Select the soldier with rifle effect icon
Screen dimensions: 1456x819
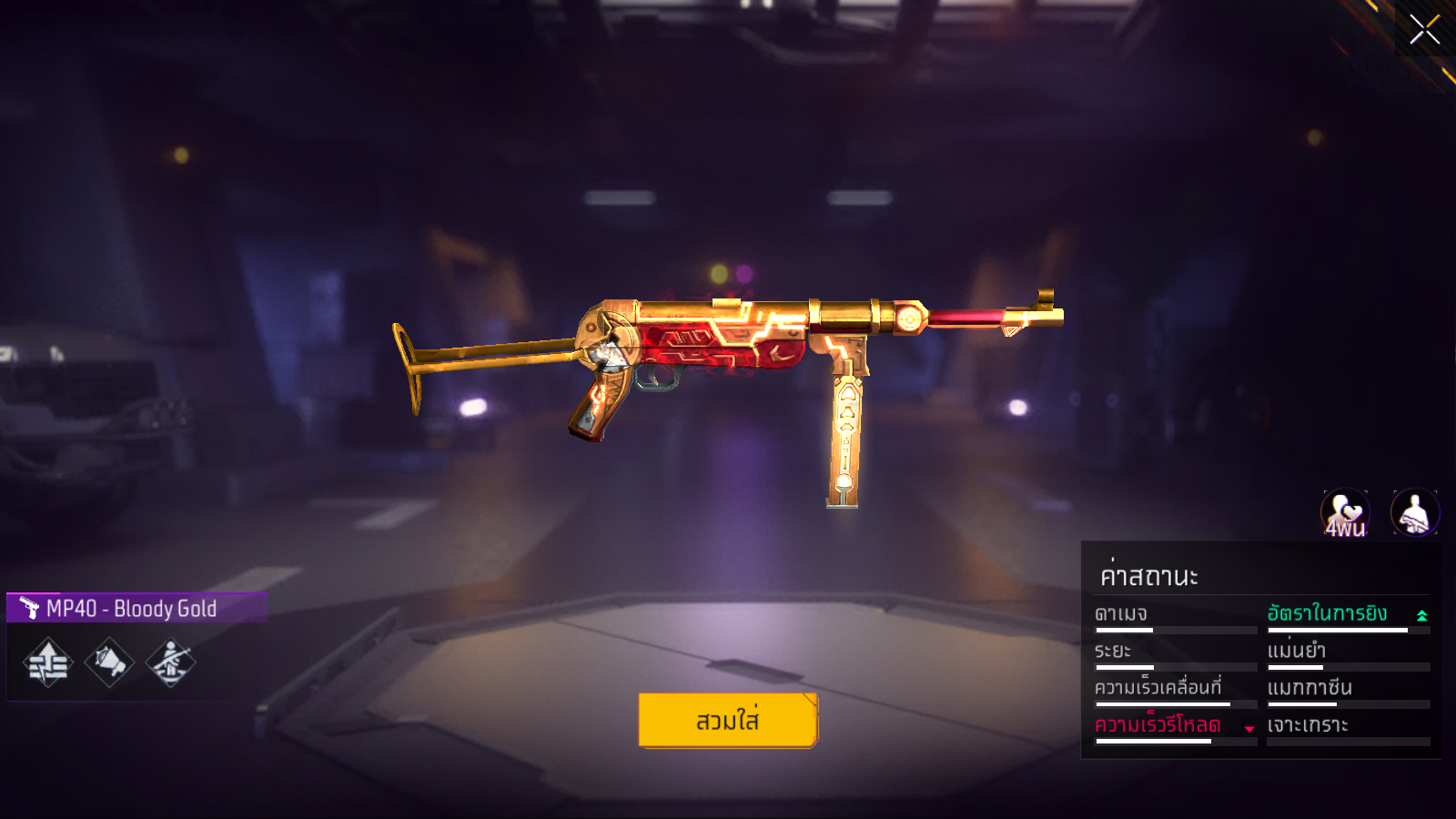pyautogui.click(x=170, y=662)
